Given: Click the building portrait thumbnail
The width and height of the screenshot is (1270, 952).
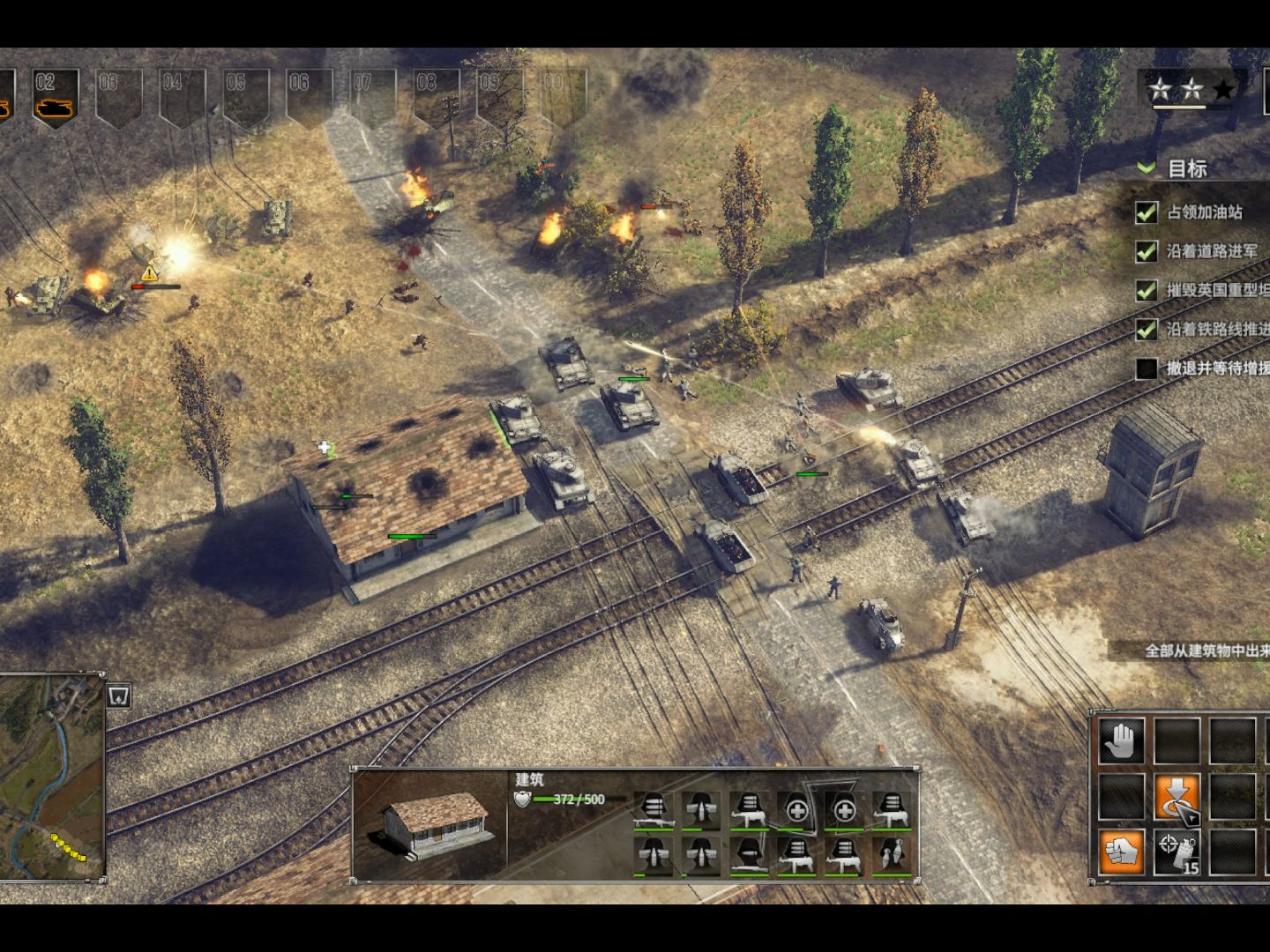Looking at the screenshot, I should [x=430, y=825].
